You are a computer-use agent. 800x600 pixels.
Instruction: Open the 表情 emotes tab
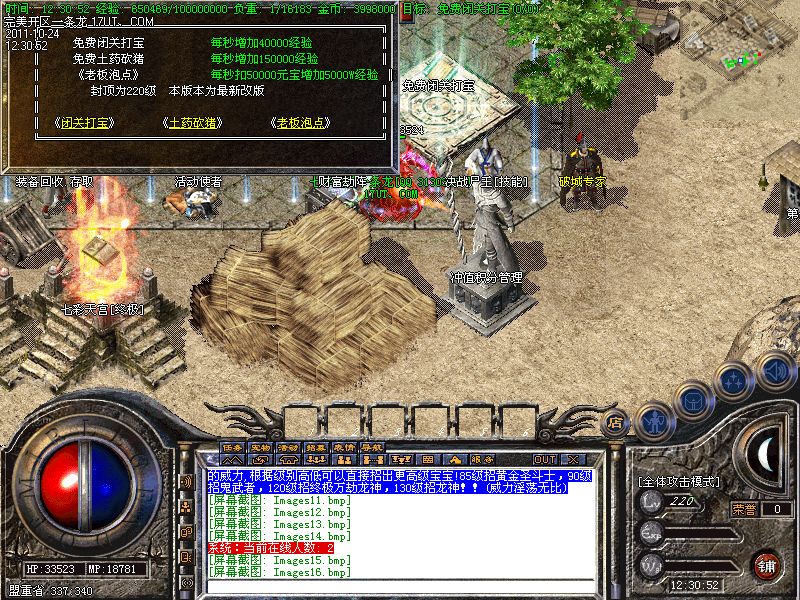[344, 445]
